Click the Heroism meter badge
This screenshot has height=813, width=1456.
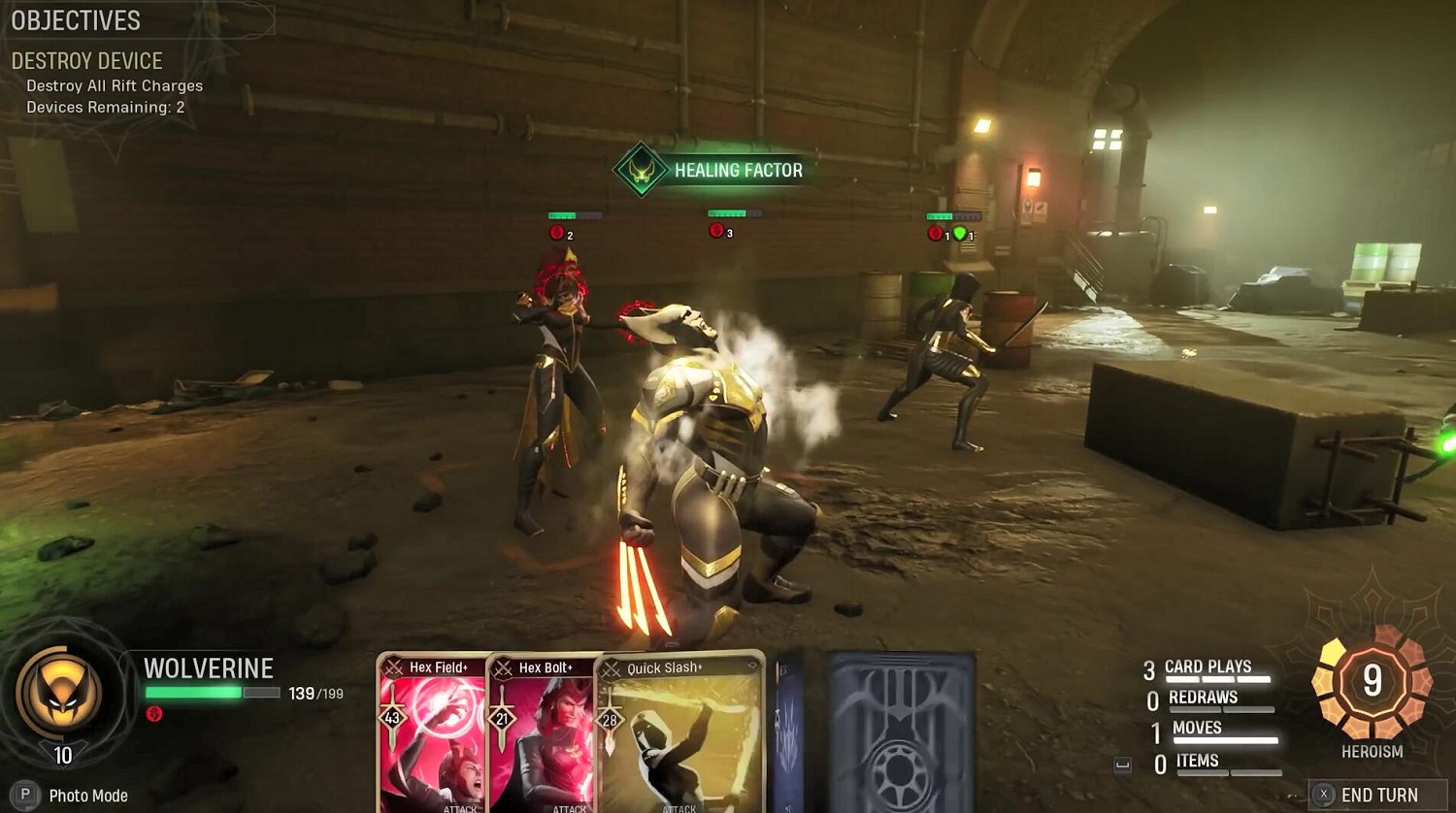(x=1372, y=682)
